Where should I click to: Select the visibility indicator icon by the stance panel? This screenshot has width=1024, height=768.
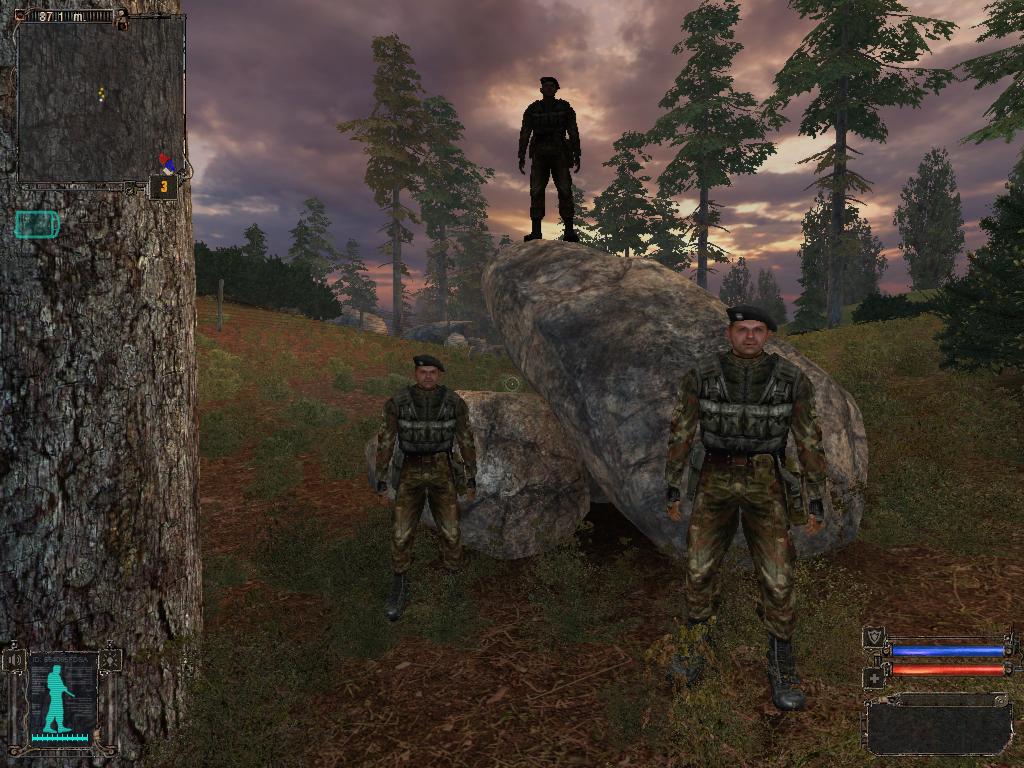point(111,660)
